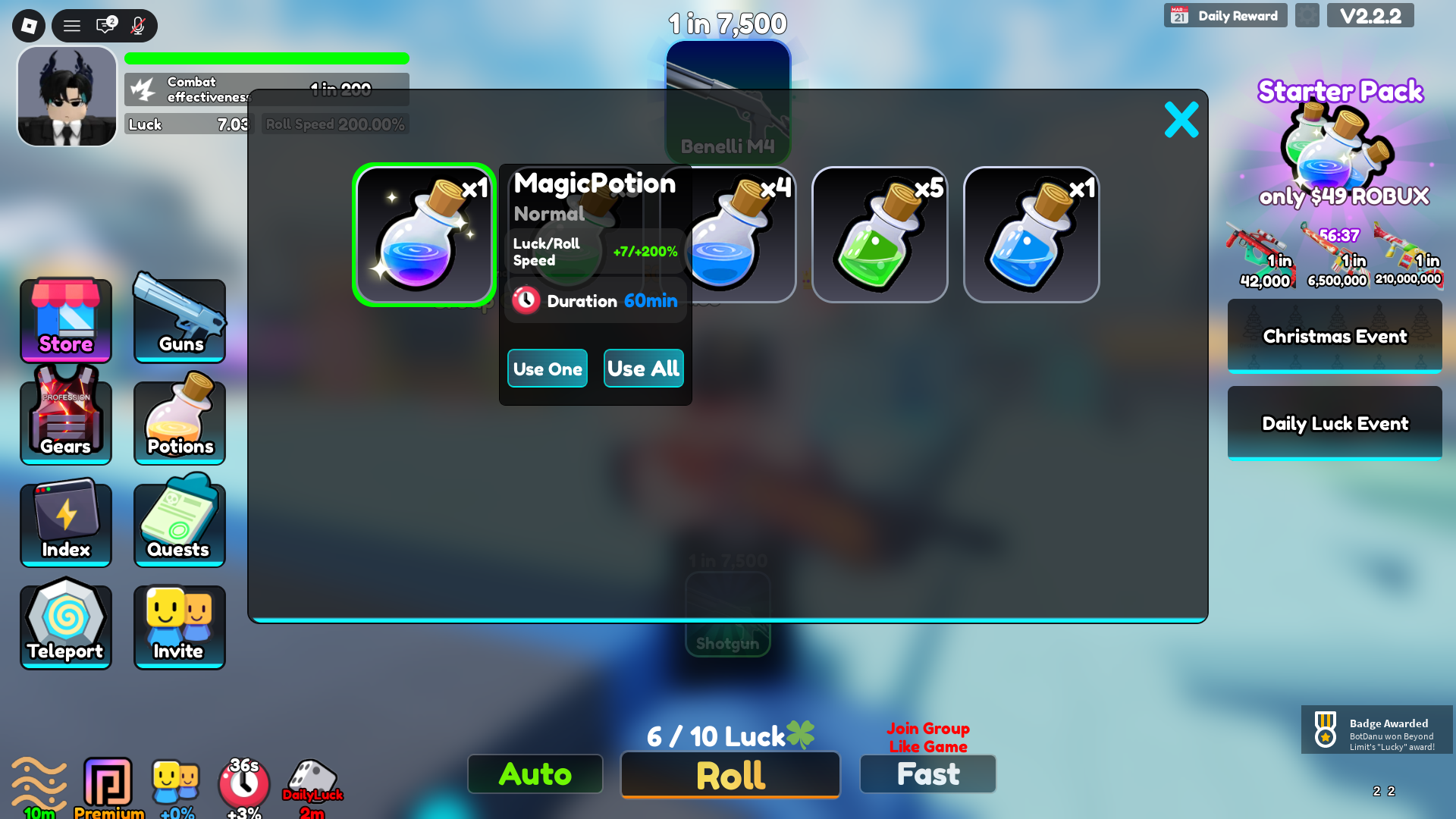Screen dimensions: 1456x819
Task: Toggle Fast roll mode
Action: [x=927, y=773]
